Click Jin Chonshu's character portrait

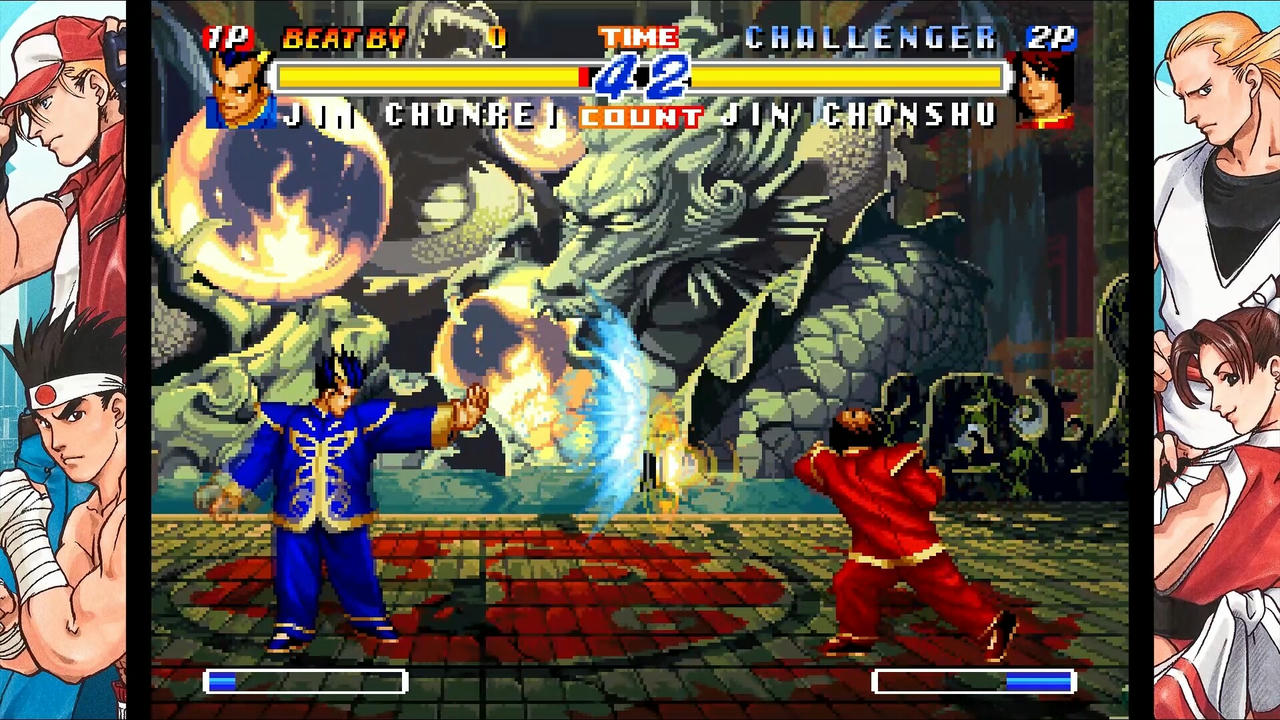point(1043,90)
